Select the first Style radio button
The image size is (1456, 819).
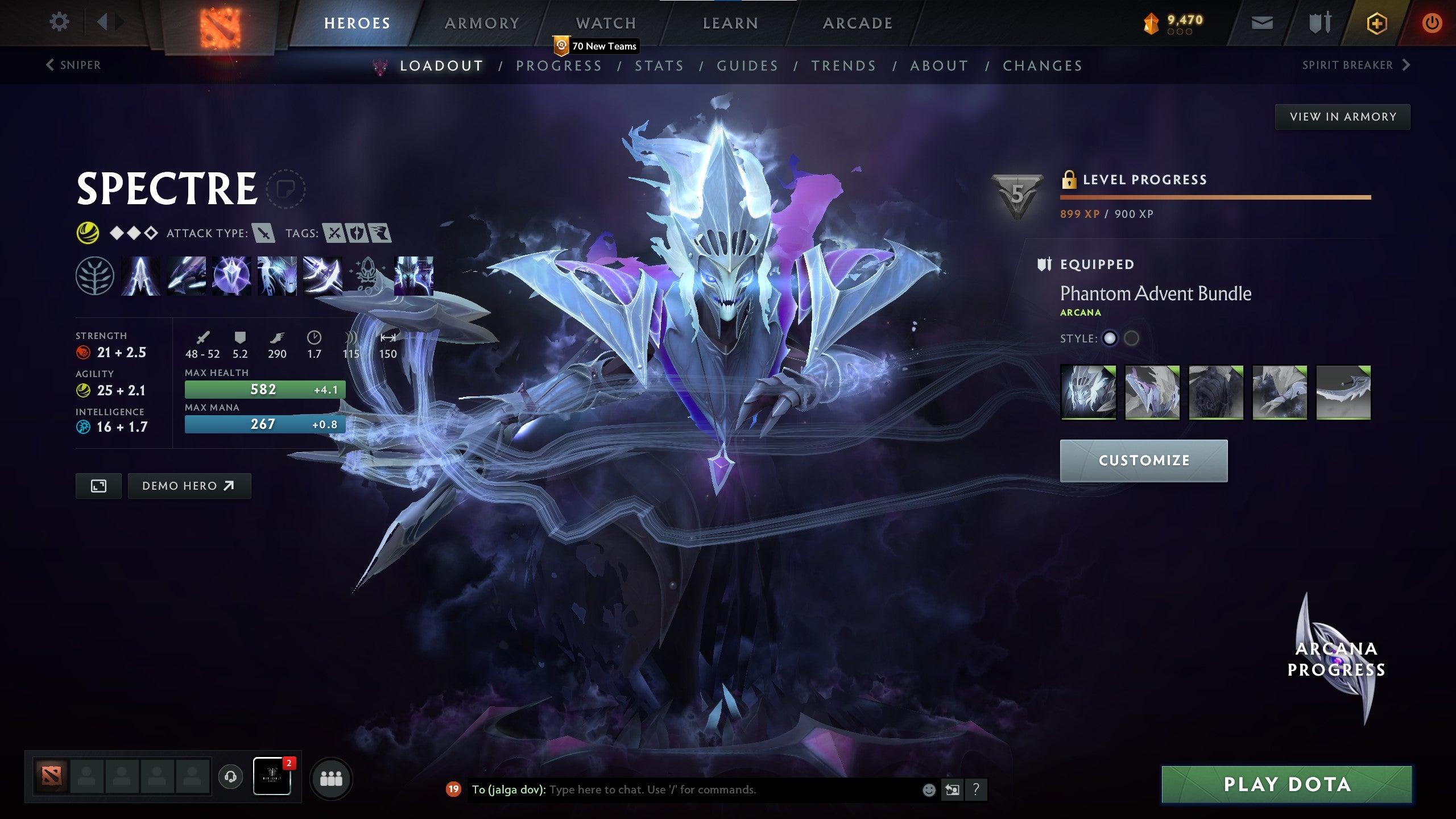click(x=1108, y=338)
